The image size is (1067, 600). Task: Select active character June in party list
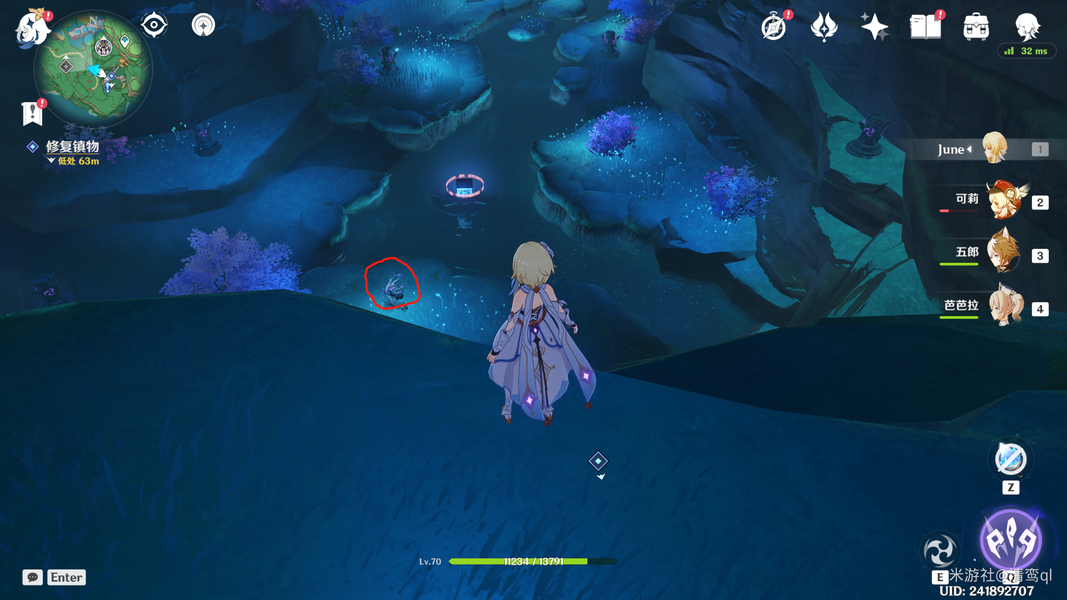click(x=992, y=149)
